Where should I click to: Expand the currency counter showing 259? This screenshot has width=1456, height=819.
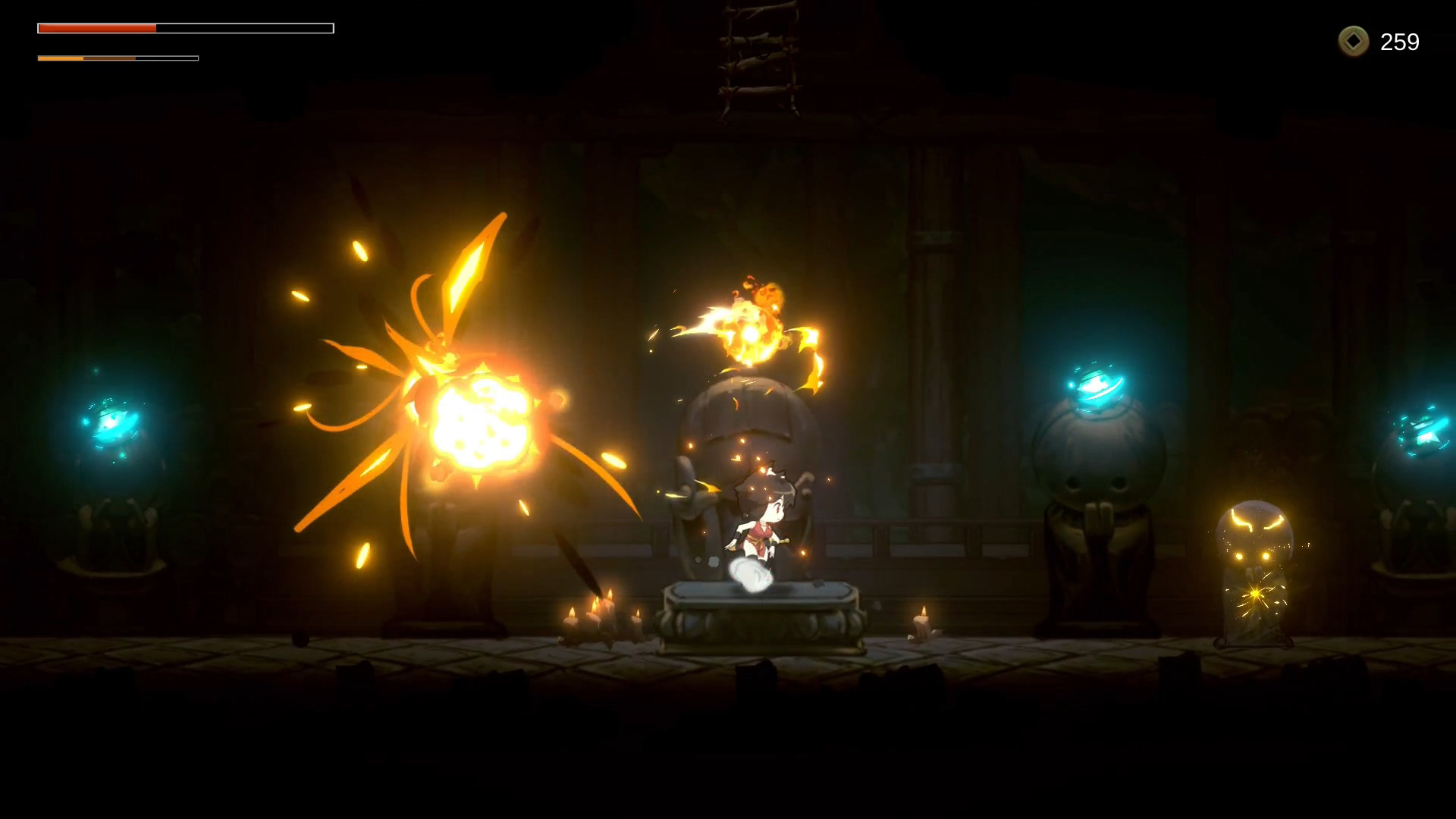click(x=1401, y=42)
